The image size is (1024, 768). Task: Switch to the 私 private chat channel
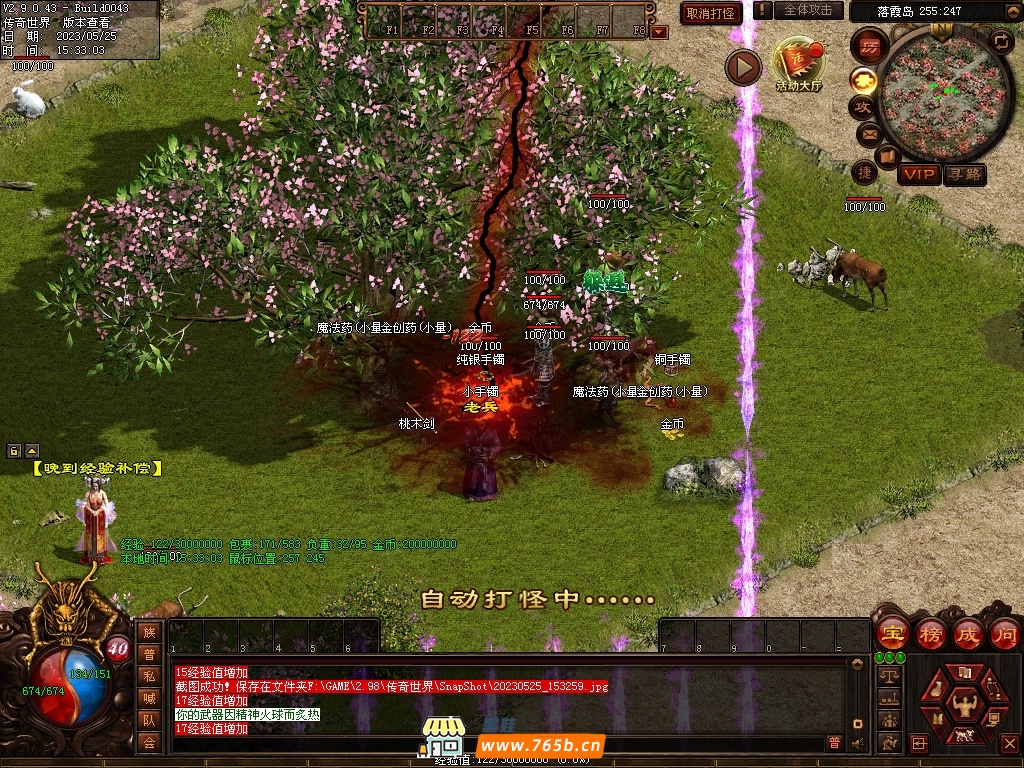click(x=149, y=676)
